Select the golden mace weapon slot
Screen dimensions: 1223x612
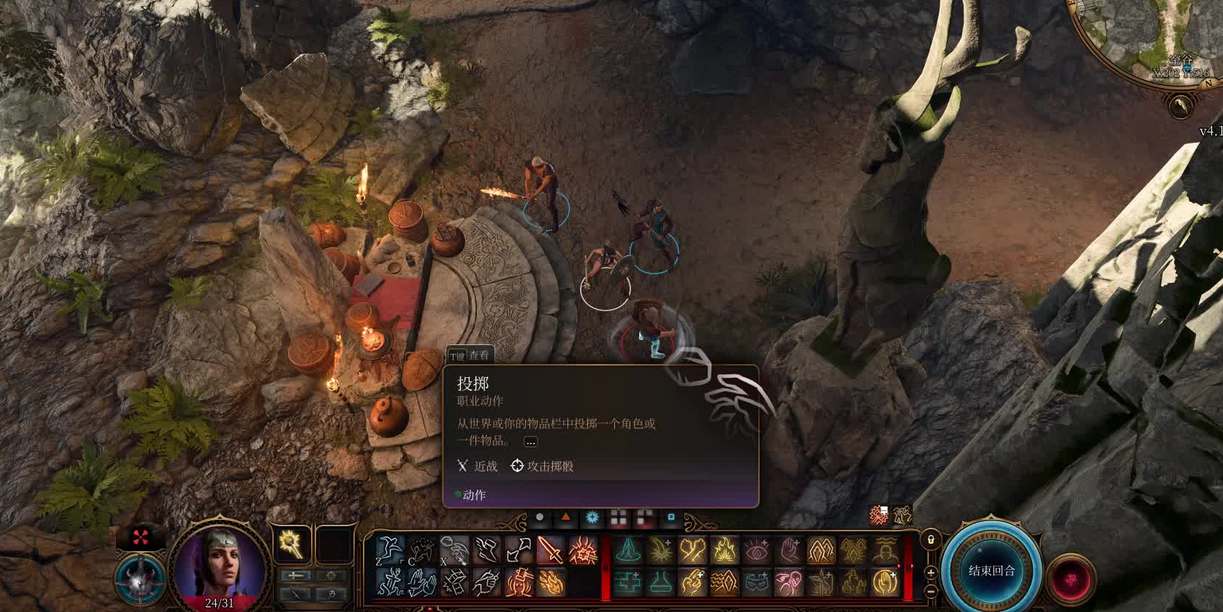(292, 543)
